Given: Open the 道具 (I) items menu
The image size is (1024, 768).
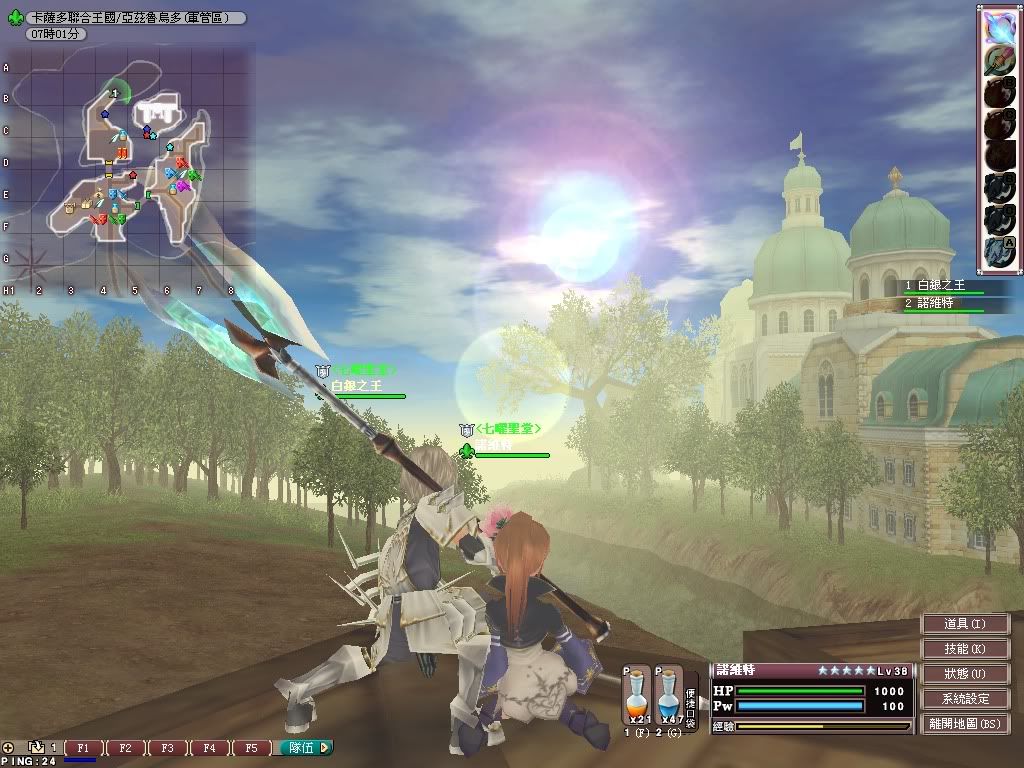Looking at the screenshot, I should (965, 624).
